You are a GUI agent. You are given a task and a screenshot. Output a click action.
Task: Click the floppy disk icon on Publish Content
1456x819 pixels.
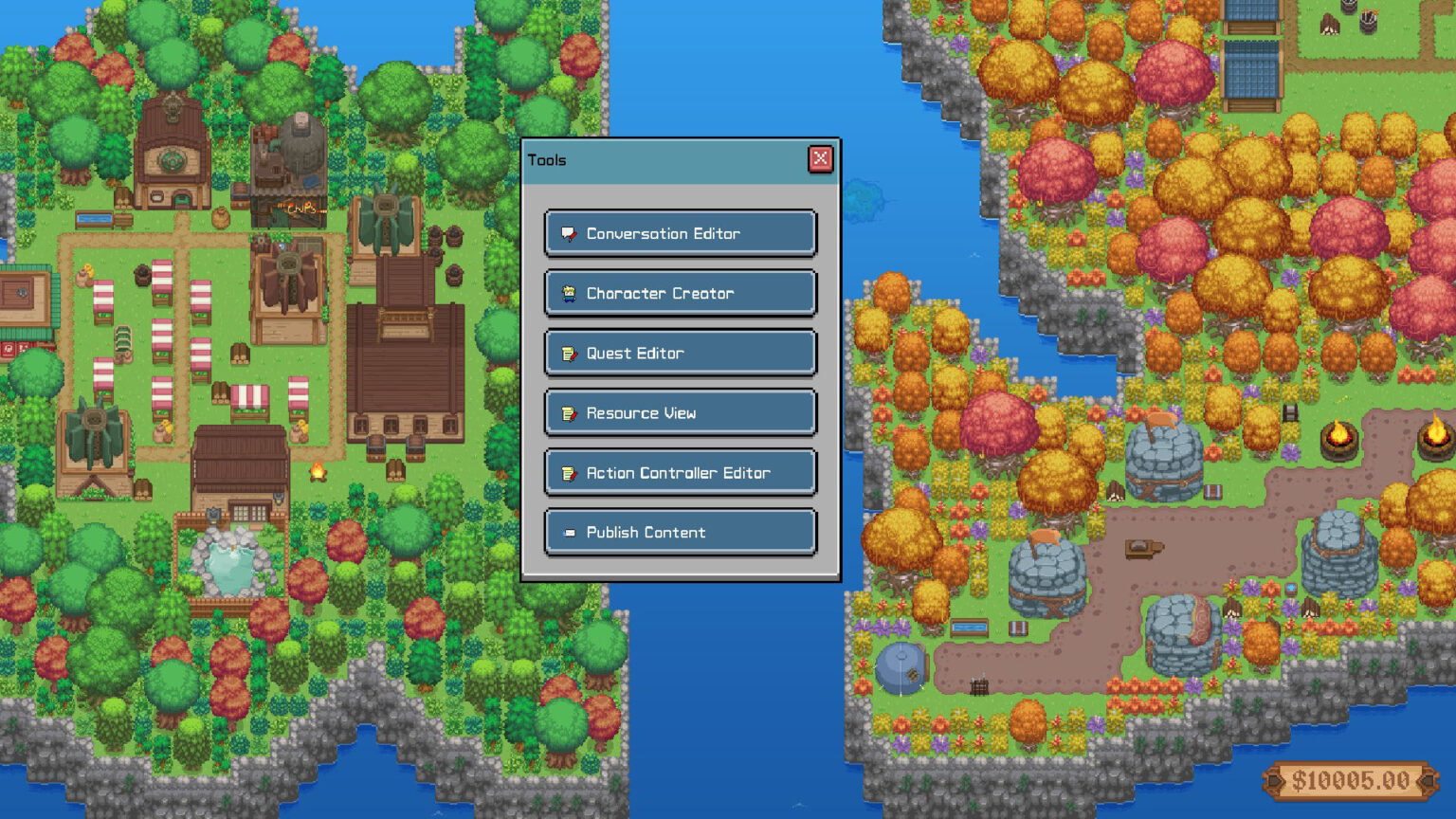pyautogui.click(x=569, y=532)
